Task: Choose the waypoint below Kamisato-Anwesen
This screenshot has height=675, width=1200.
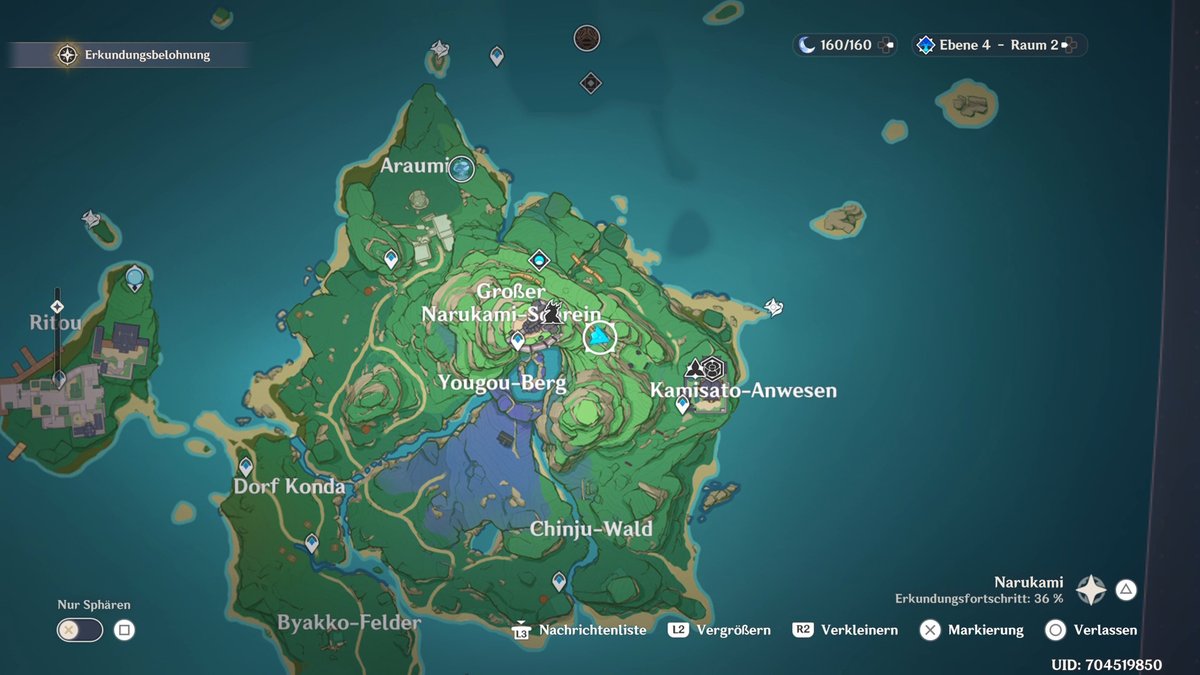Action: 683,404
